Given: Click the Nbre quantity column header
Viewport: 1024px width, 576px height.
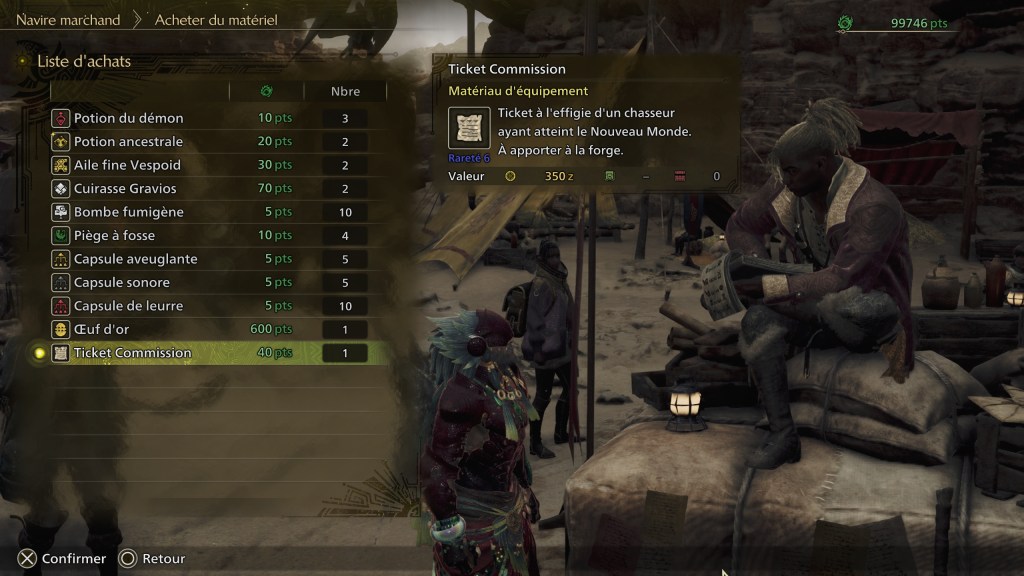Looking at the screenshot, I should pos(345,91).
